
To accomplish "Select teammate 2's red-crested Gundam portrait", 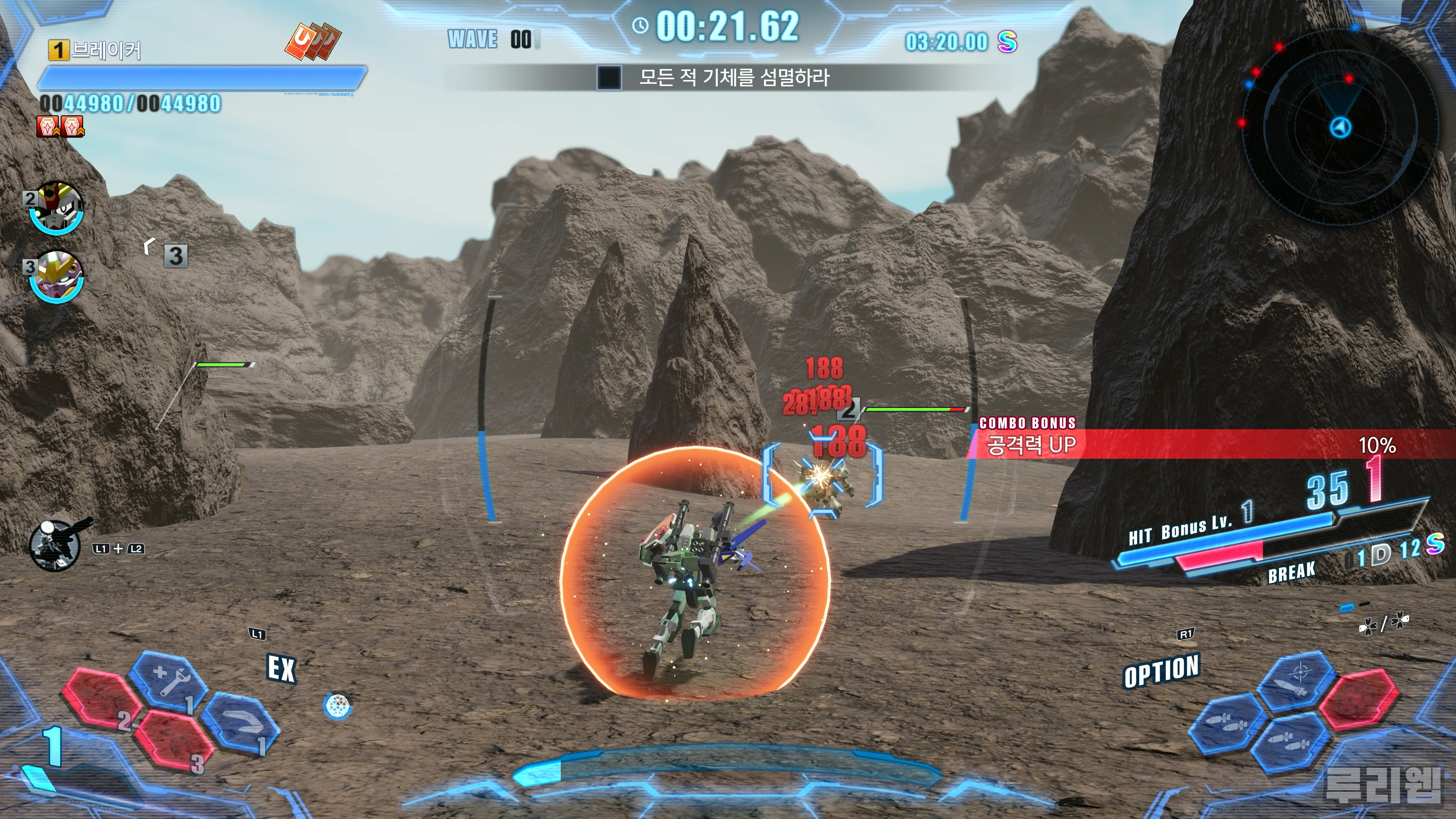I will 56,207.
